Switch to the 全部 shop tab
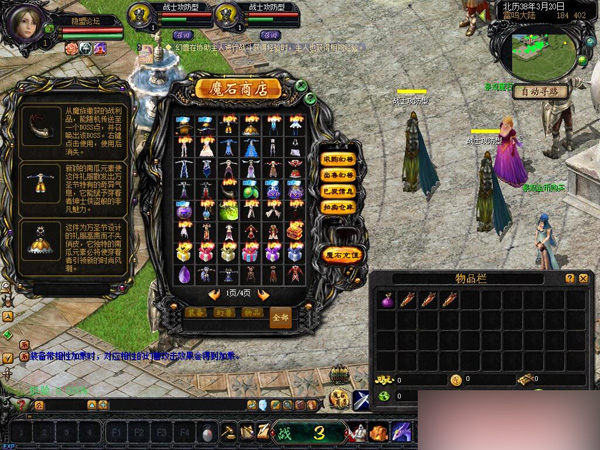The image size is (600, 450). click(280, 316)
